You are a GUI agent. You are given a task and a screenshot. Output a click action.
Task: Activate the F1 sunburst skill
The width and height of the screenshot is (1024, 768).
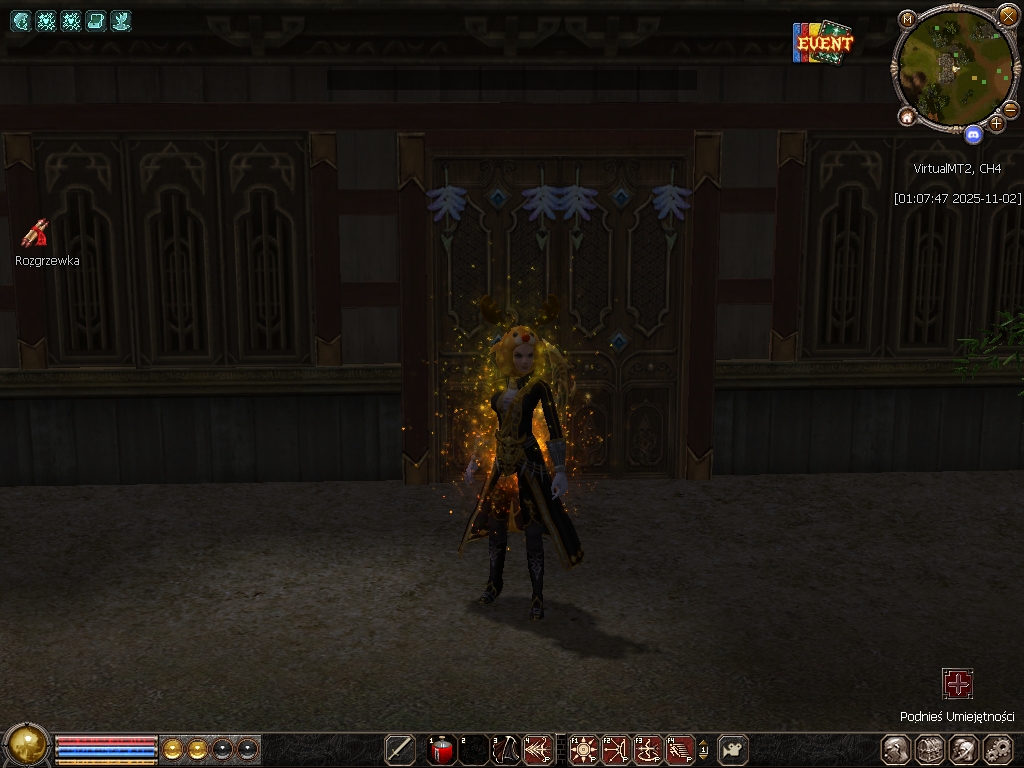pos(583,750)
